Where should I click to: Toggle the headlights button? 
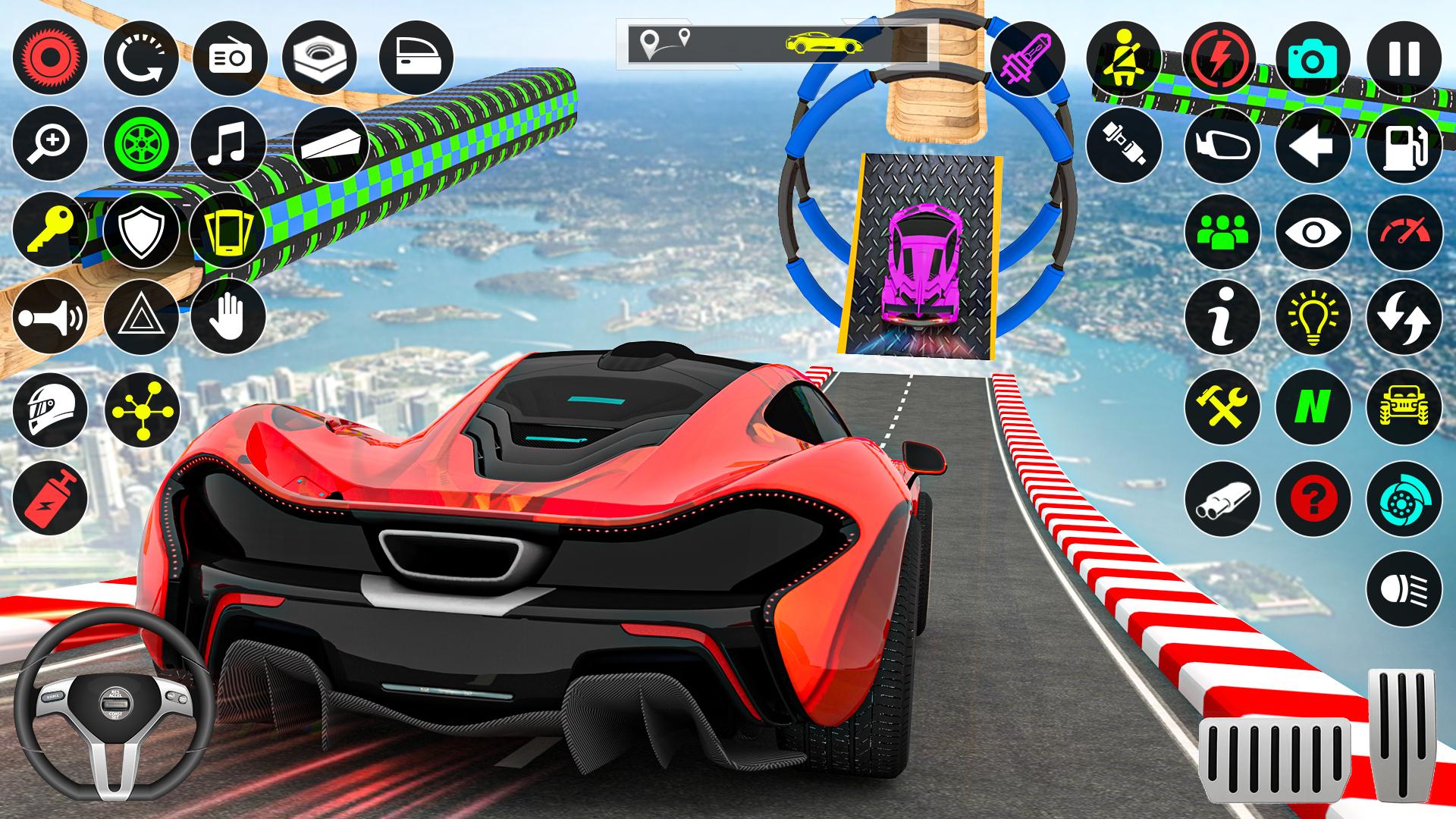tap(1404, 588)
